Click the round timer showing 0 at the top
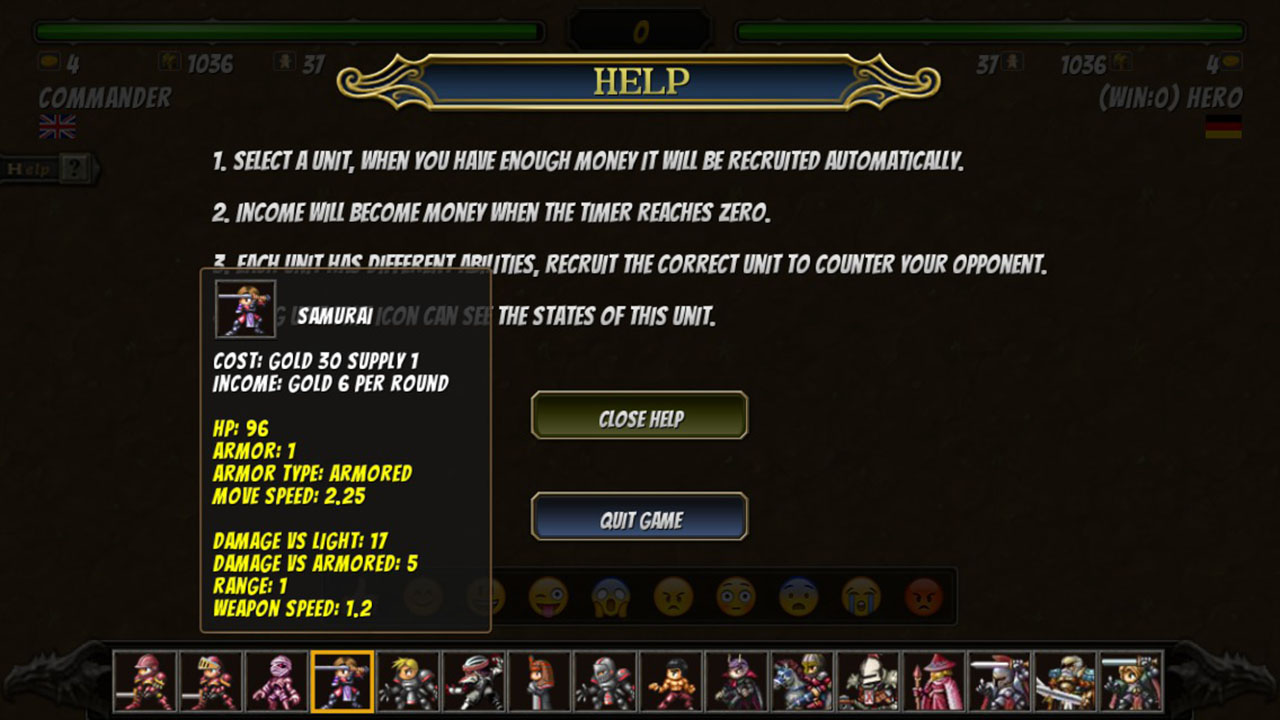 (x=640, y=27)
